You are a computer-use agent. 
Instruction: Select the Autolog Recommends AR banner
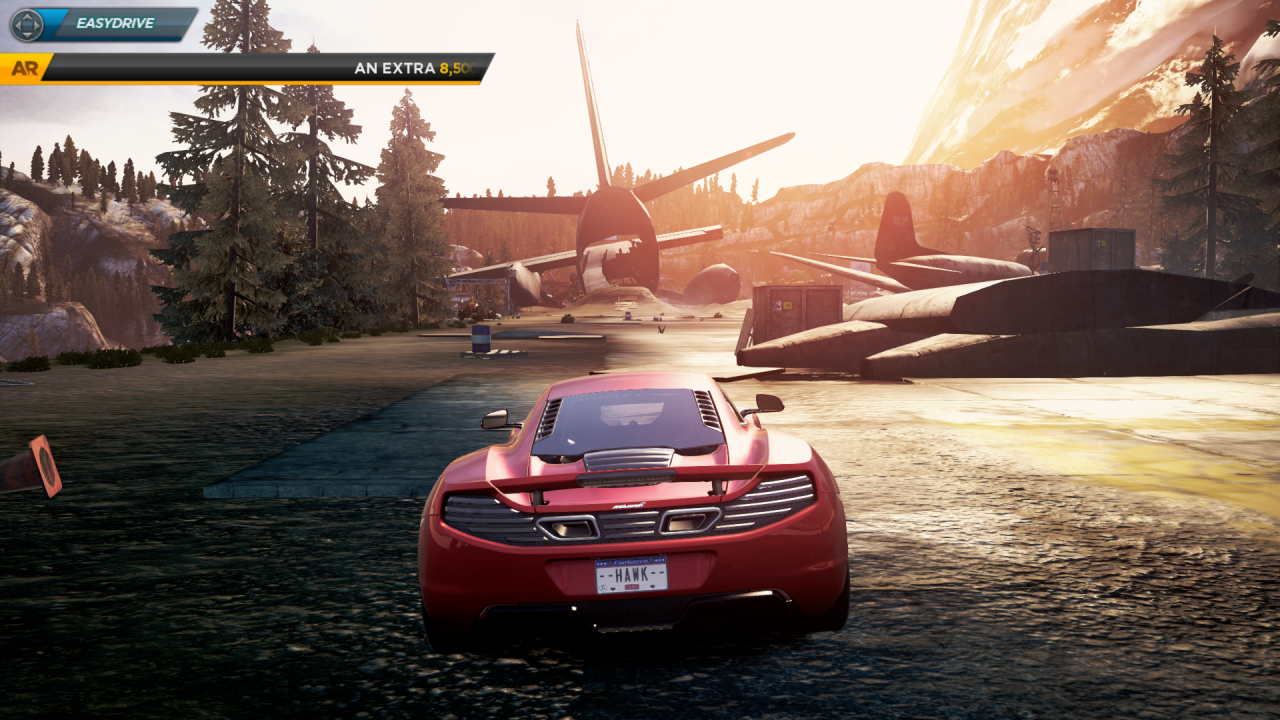click(246, 68)
